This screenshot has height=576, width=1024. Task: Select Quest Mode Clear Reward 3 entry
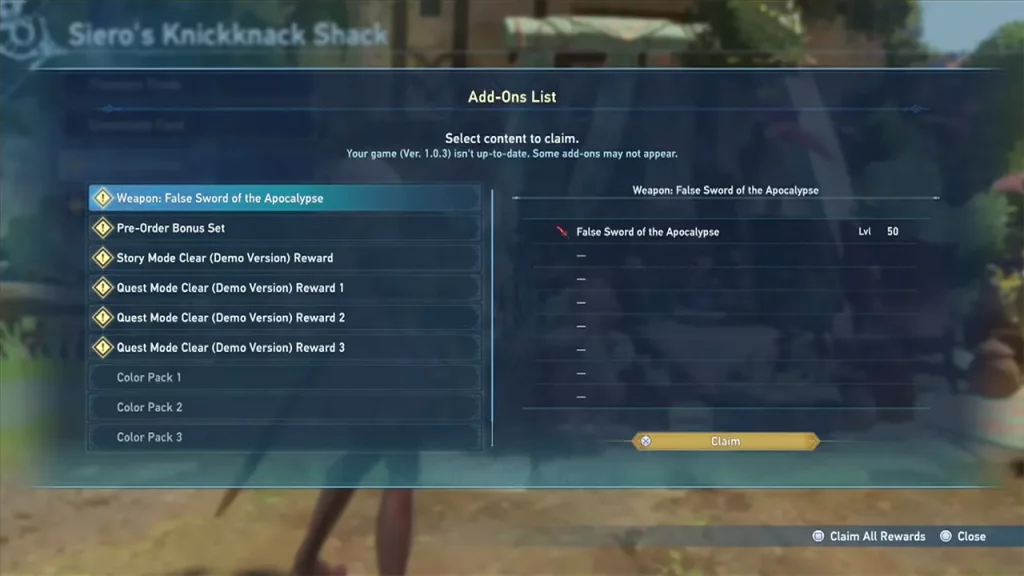(x=285, y=348)
